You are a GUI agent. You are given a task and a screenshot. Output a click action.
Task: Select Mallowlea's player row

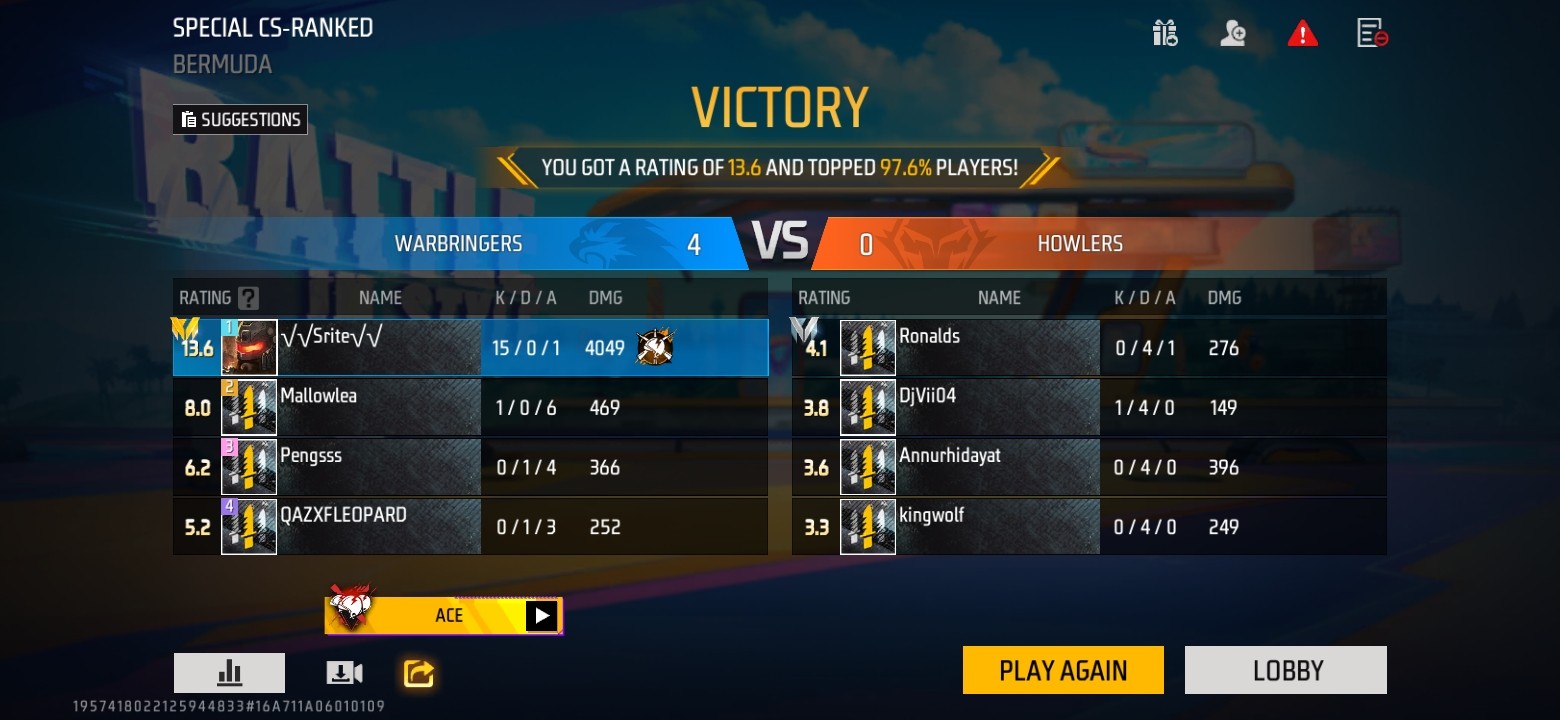470,407
